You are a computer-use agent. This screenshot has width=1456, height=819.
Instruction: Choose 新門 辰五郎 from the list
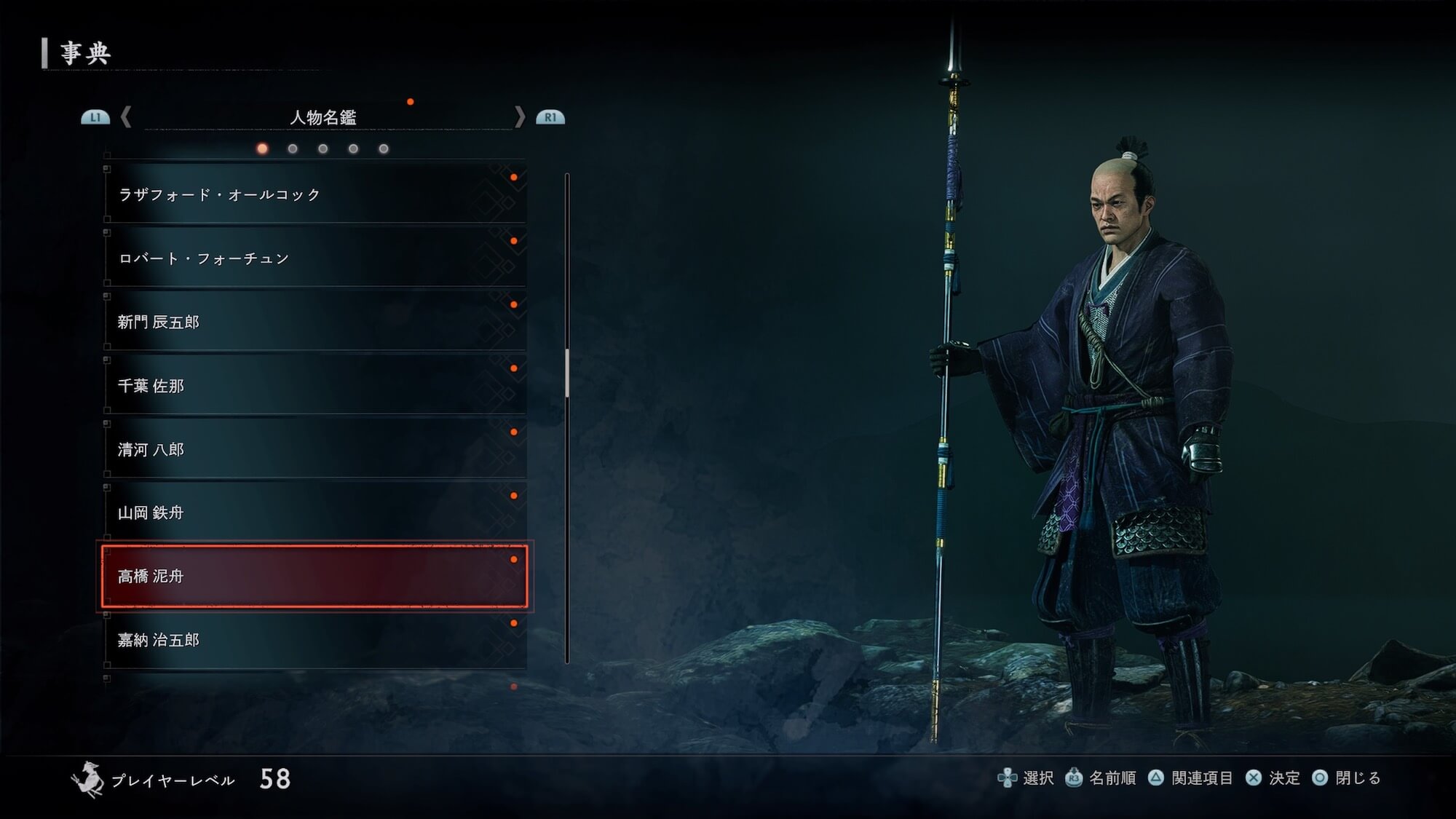[x=314, y=322]
